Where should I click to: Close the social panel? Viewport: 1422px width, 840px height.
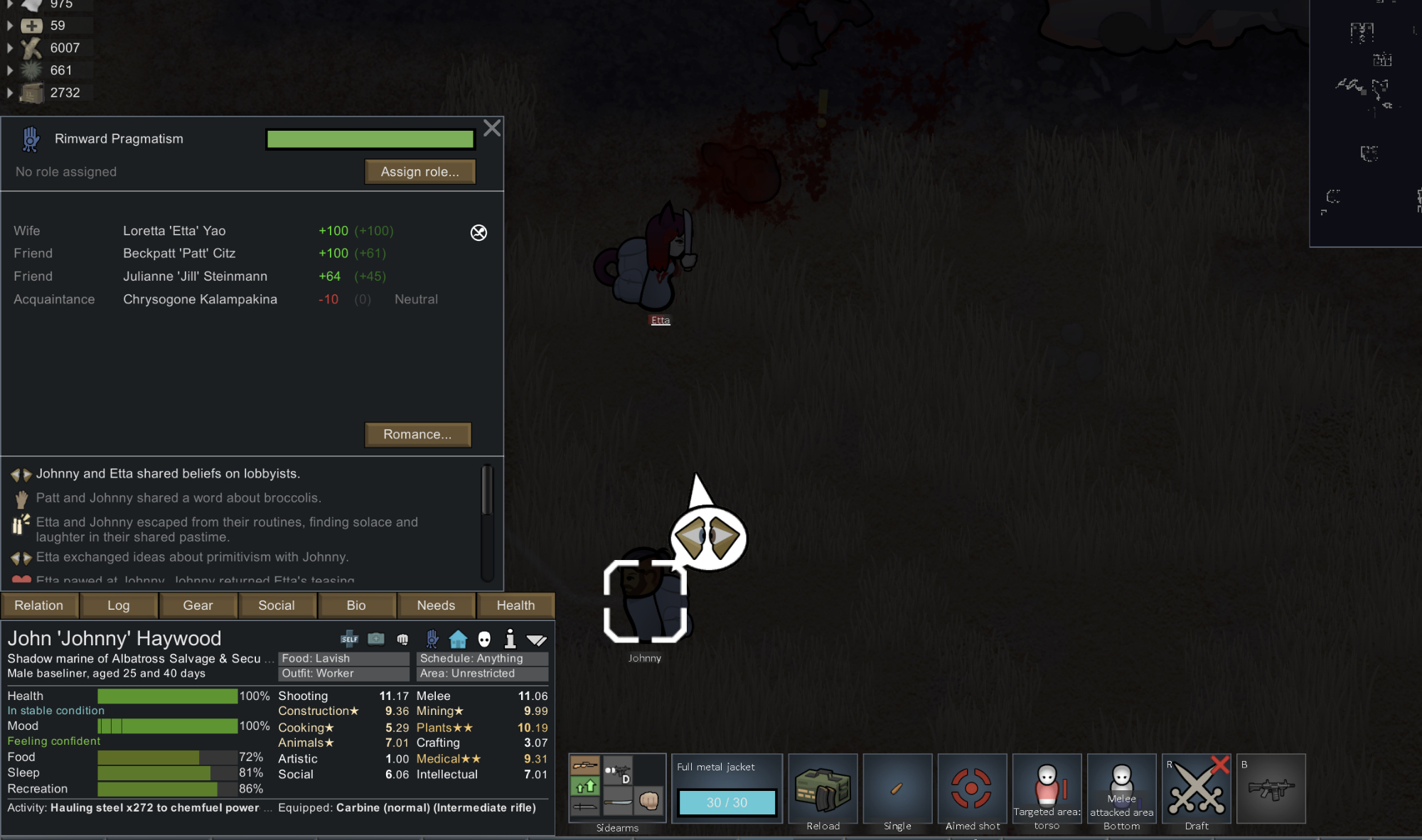point(491,129)
